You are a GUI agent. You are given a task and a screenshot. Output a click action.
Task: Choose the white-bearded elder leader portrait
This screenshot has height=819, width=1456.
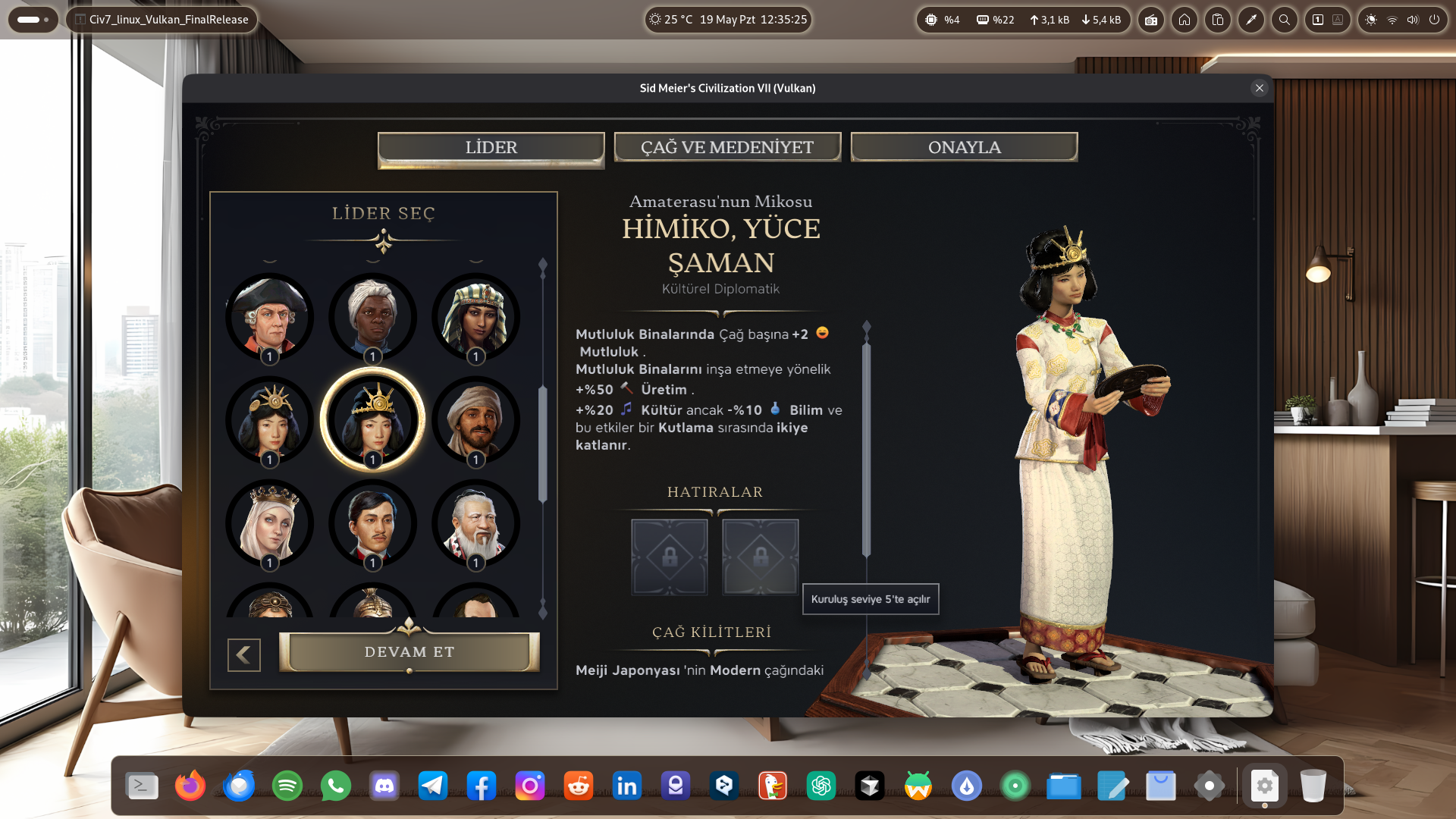[x=475, y=522]
